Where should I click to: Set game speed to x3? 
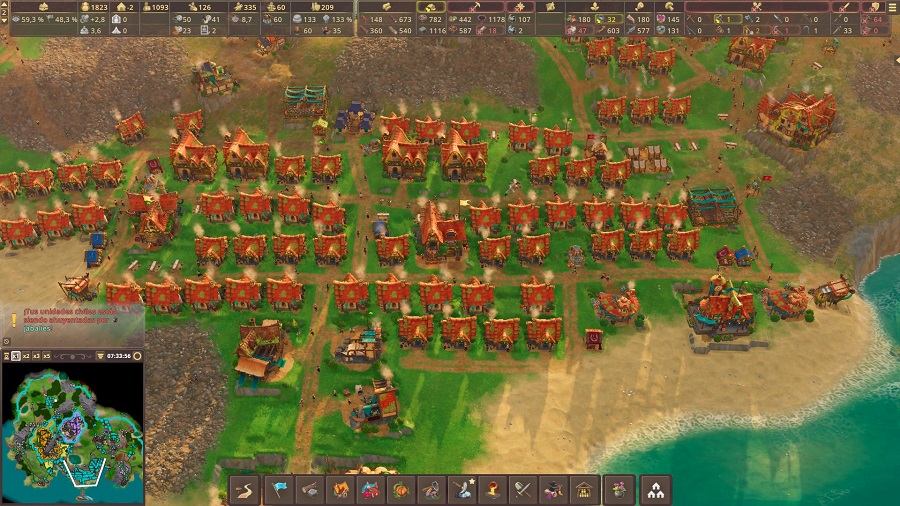click(x=36, y=356)
